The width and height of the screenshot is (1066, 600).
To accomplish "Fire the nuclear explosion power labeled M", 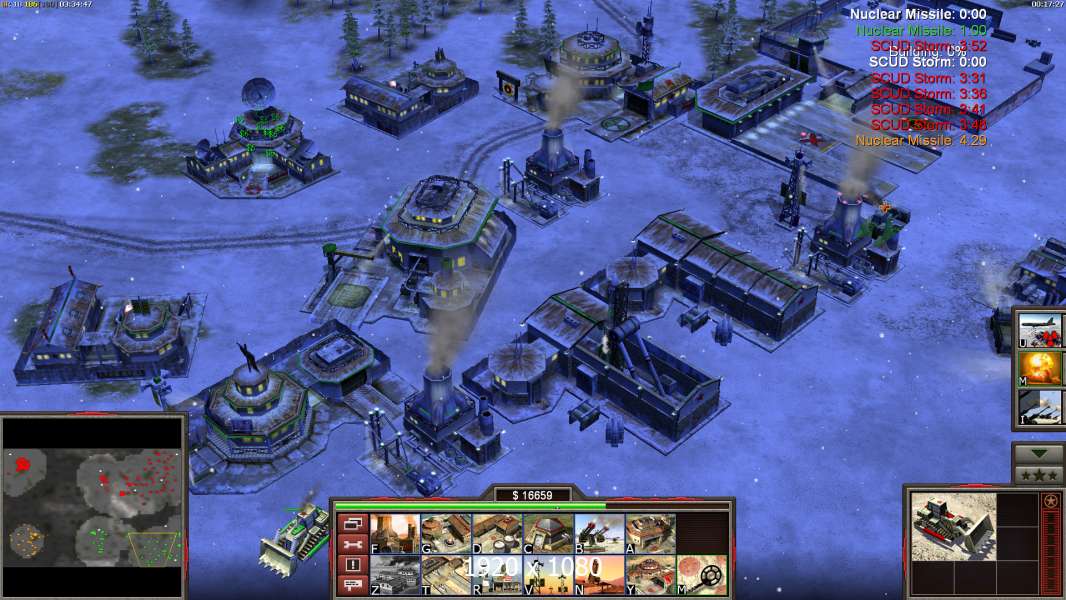I will (1041, 368).
